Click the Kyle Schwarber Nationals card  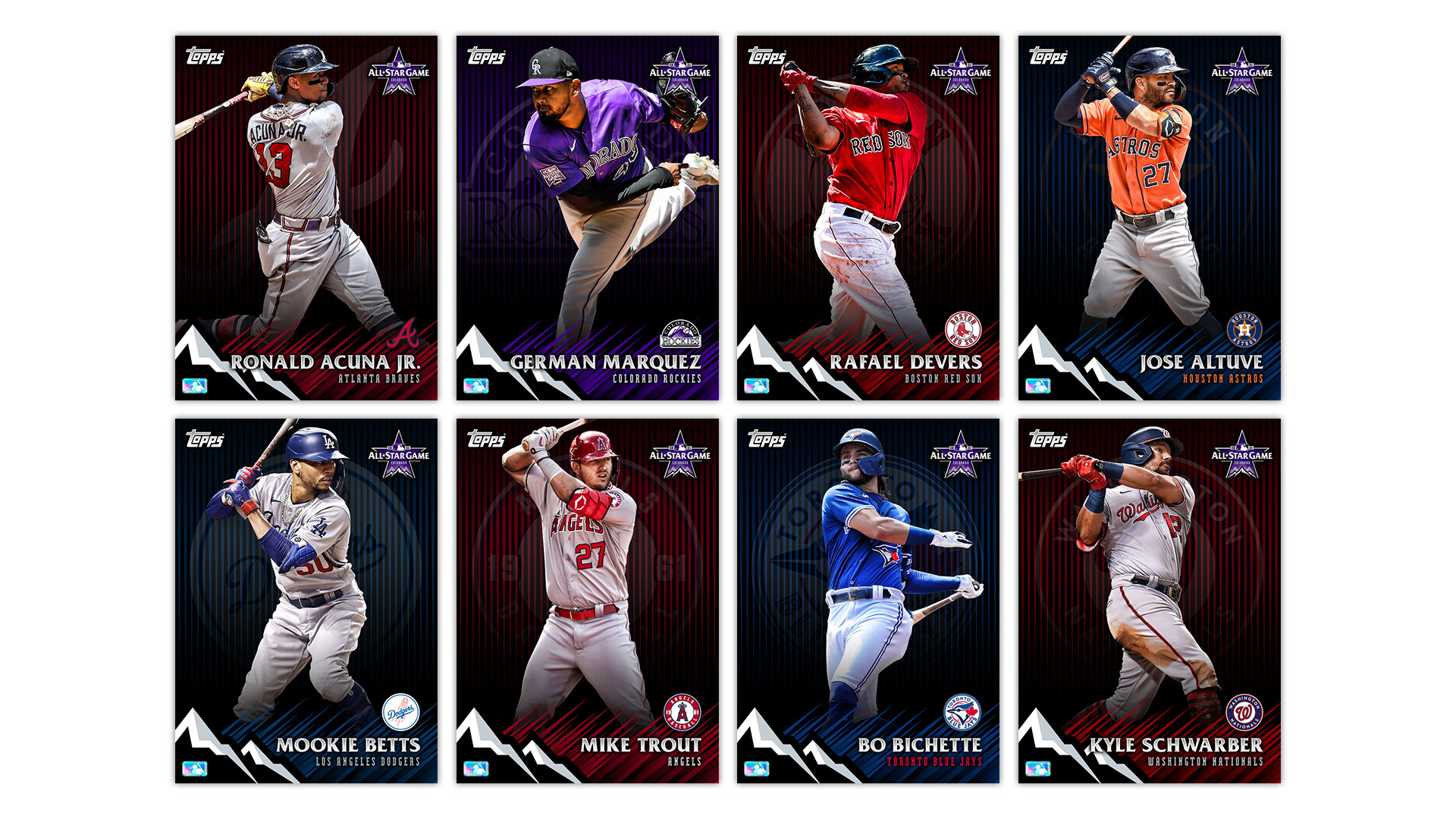[1149, 601]
